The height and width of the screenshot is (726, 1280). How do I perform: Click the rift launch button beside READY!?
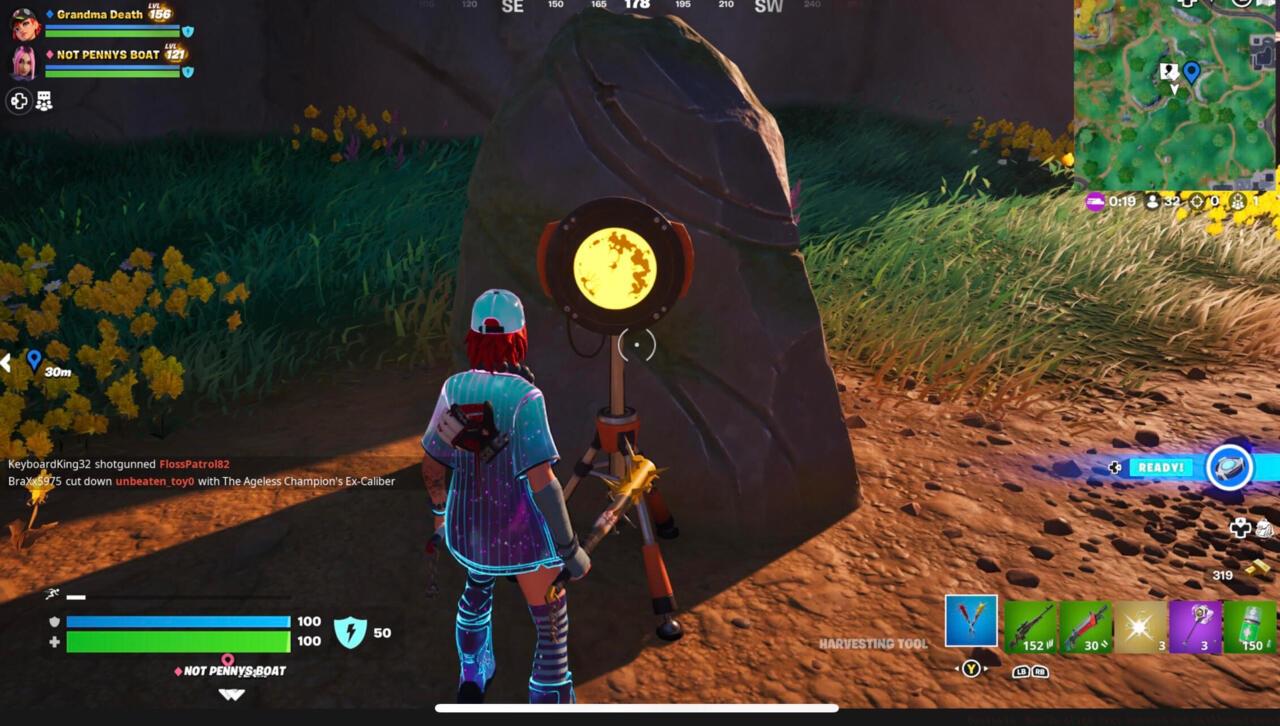1229,467
